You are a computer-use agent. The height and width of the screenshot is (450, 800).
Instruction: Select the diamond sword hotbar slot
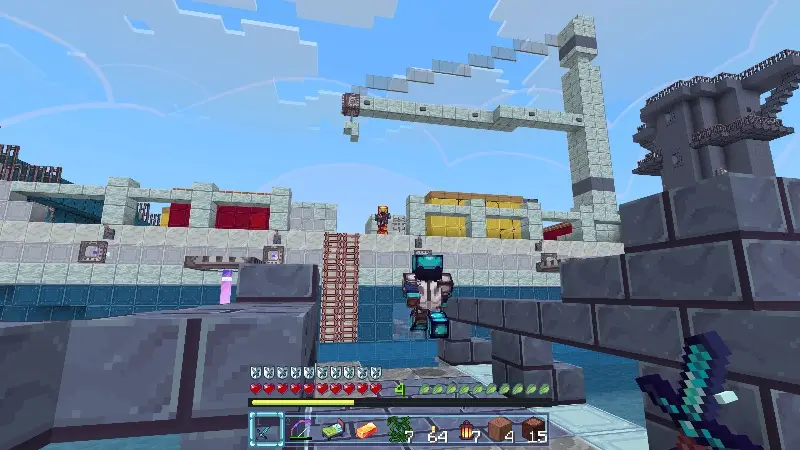(x=266, y=430)
